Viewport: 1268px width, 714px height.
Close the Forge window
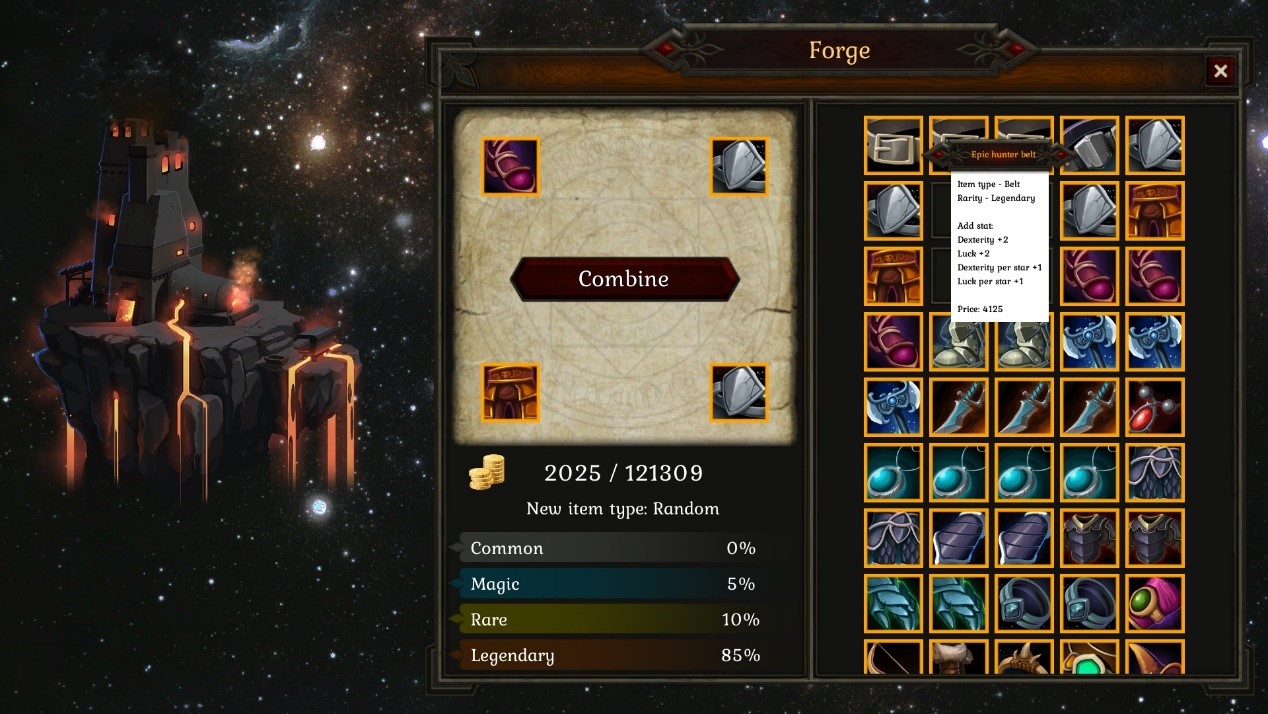tap(1220, 71)
